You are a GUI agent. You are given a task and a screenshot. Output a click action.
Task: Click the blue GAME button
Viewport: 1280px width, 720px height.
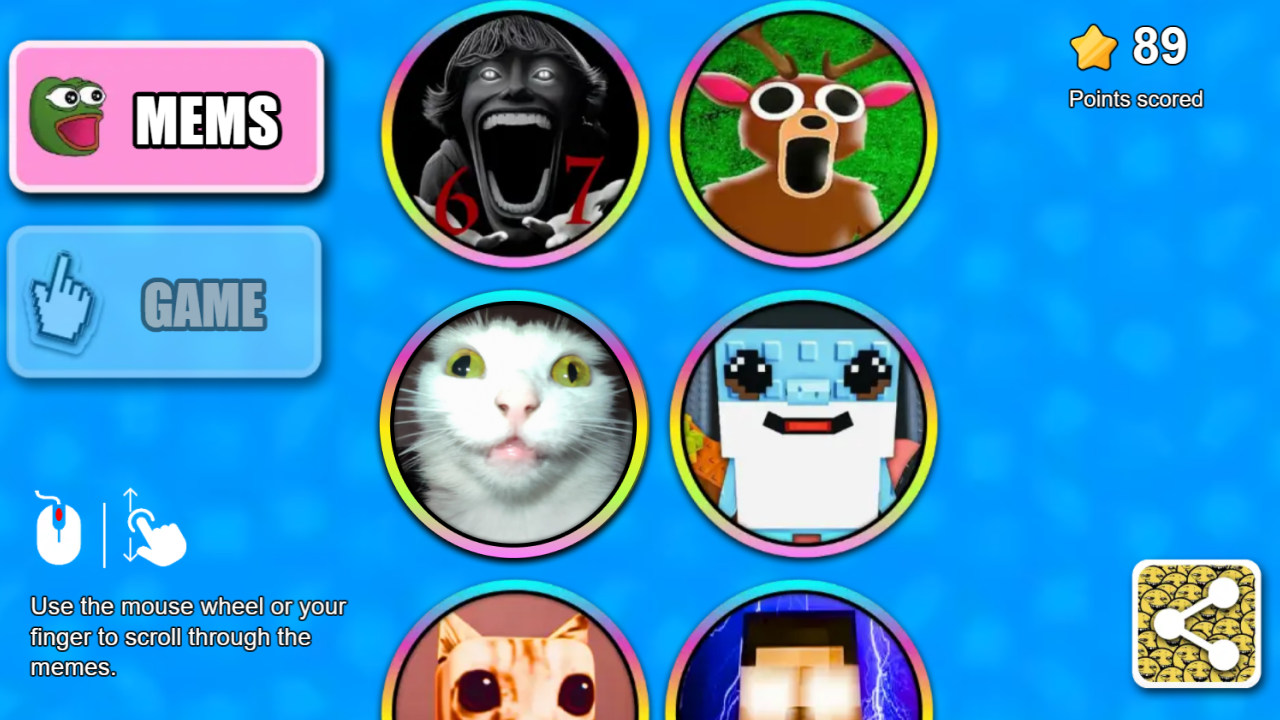coord(166,302)
